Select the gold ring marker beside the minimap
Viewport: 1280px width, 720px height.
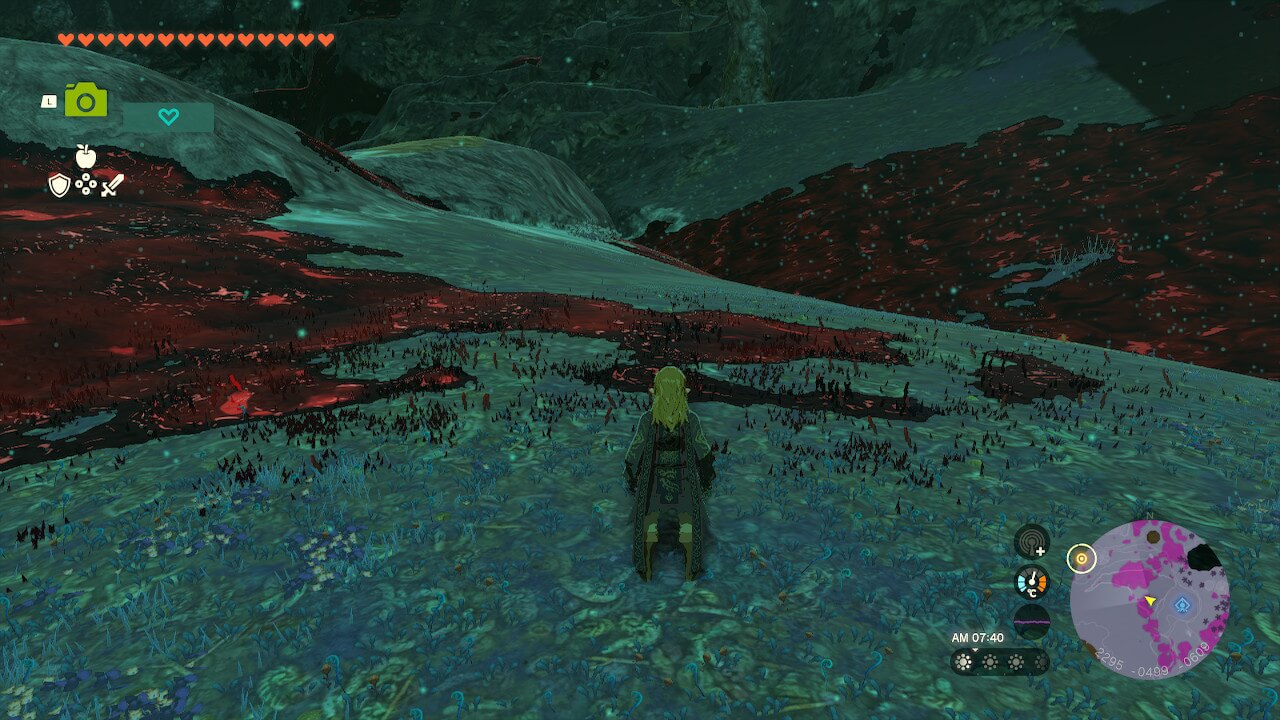(x=1080, y=558)
